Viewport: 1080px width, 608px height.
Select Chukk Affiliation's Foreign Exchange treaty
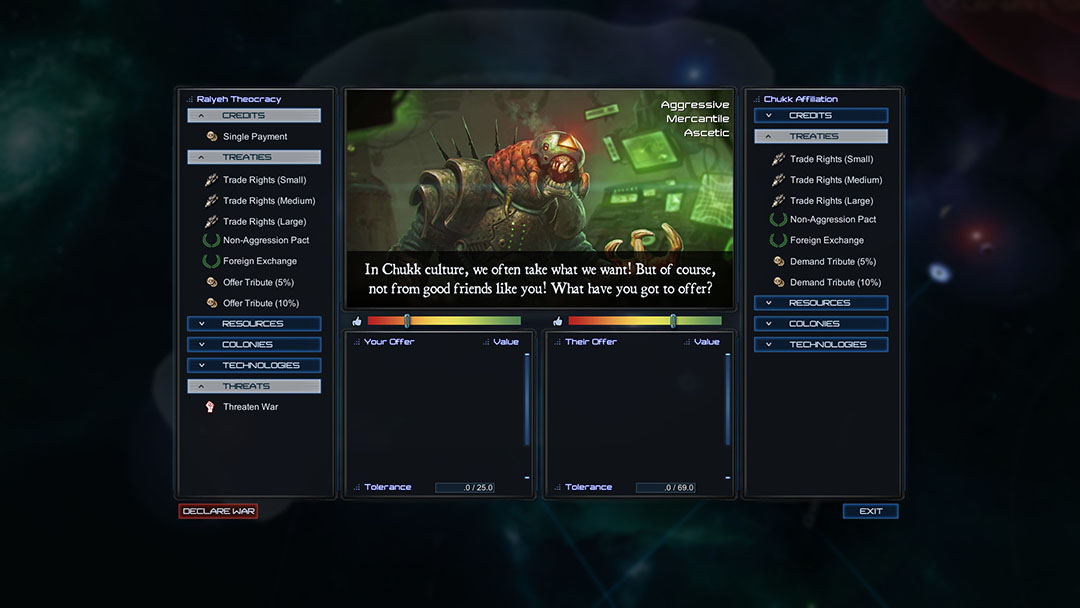[x=826, y=240]
